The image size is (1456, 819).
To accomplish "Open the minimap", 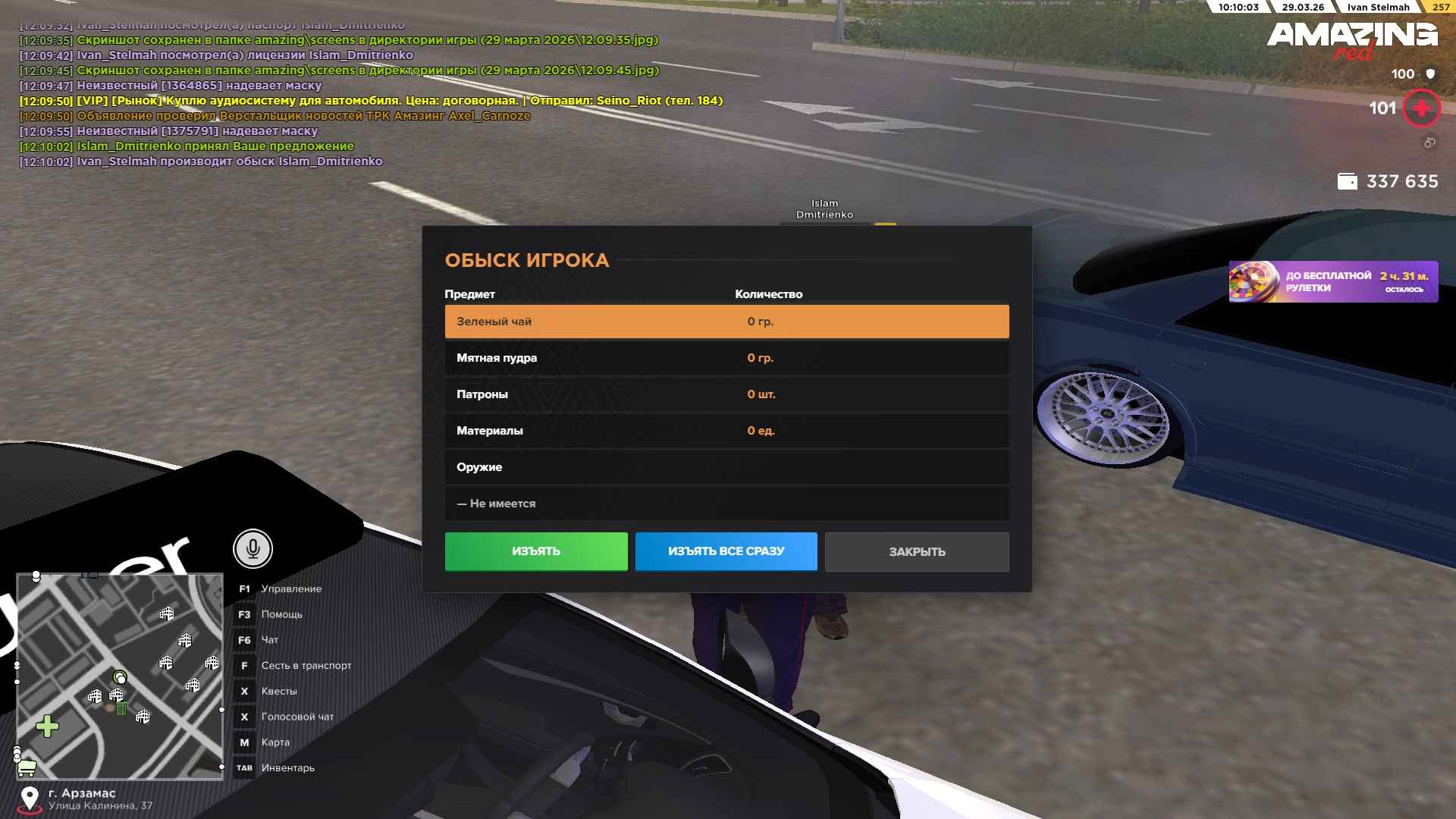I will pos(120,675).
